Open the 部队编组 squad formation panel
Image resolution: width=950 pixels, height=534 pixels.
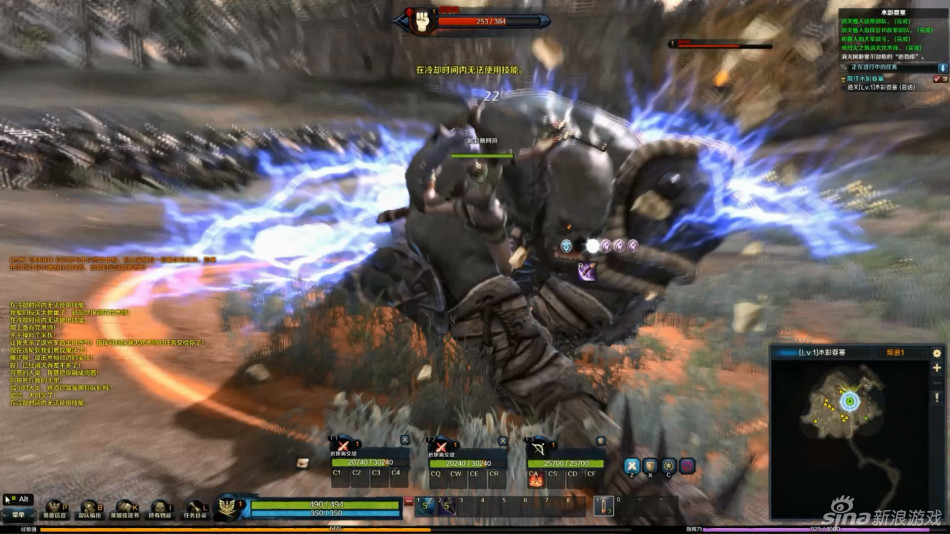click(89, 509)
